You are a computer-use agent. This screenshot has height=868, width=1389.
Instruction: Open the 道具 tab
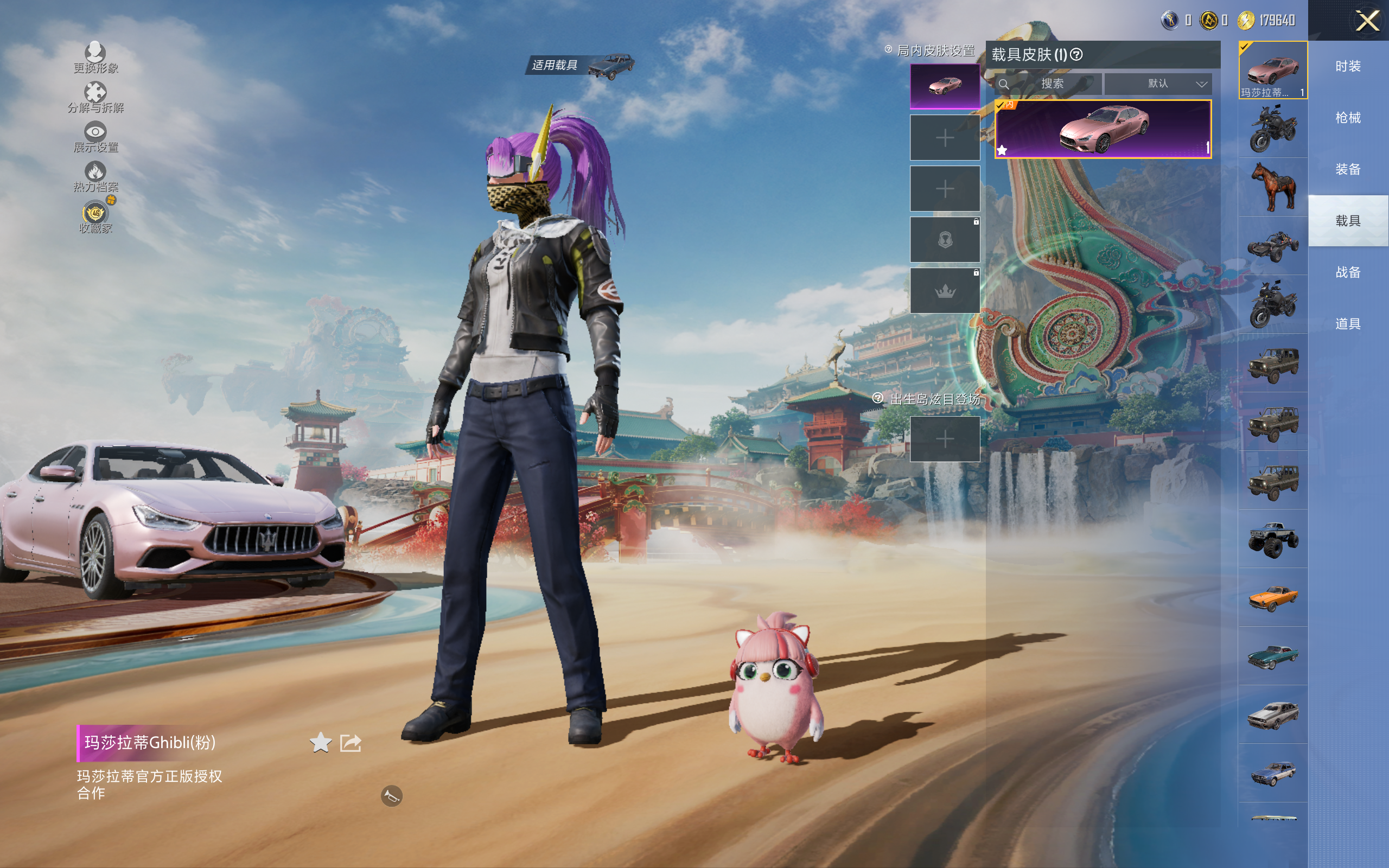click(x=1348, y=324)
